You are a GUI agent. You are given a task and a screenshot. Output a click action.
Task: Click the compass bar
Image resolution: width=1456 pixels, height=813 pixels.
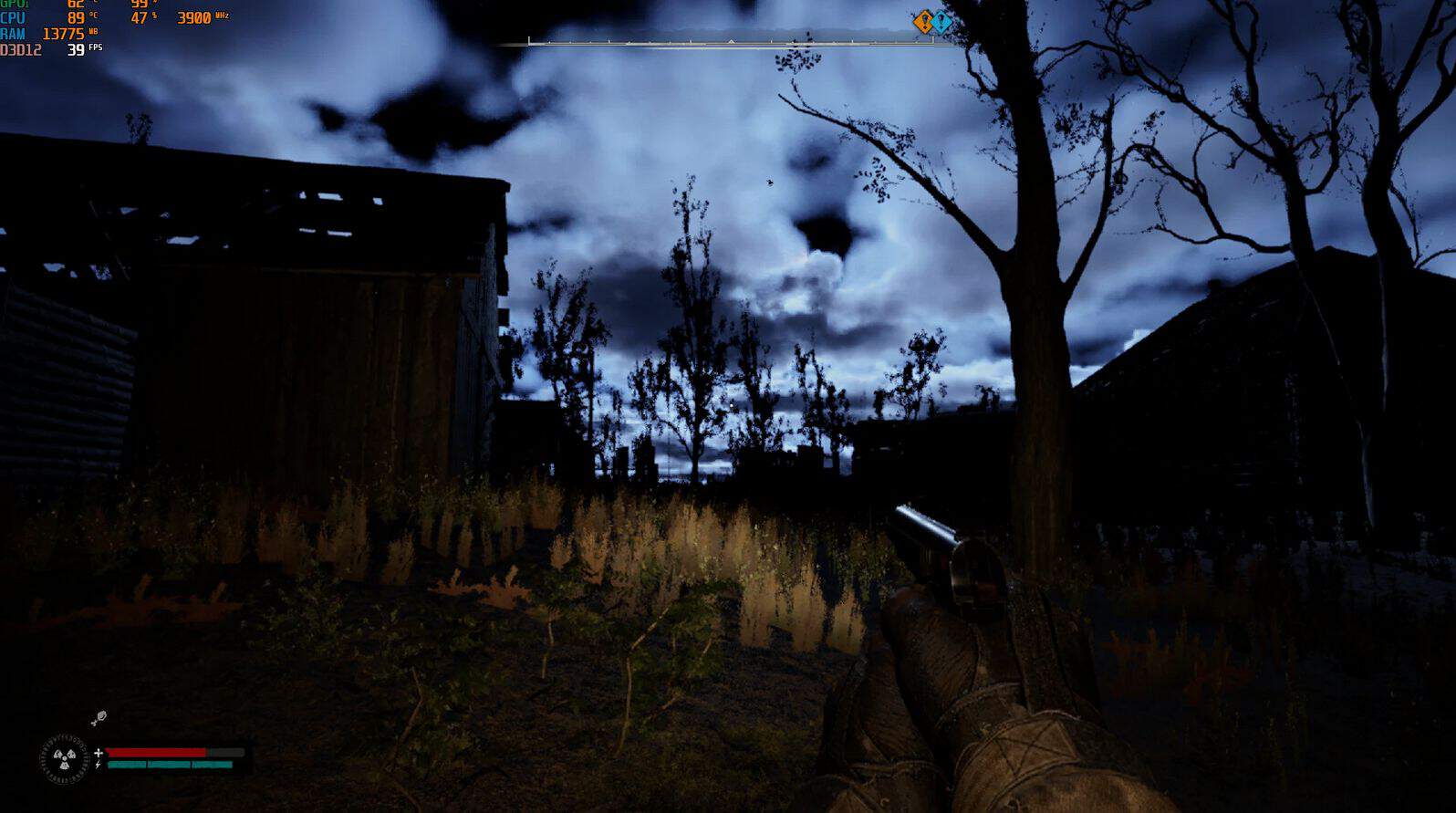pos(730,41)
